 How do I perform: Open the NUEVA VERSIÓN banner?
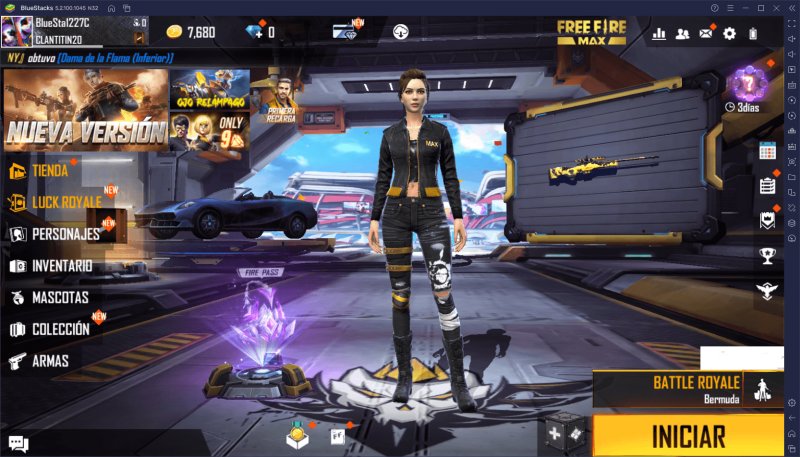click(x=85, y=109)
